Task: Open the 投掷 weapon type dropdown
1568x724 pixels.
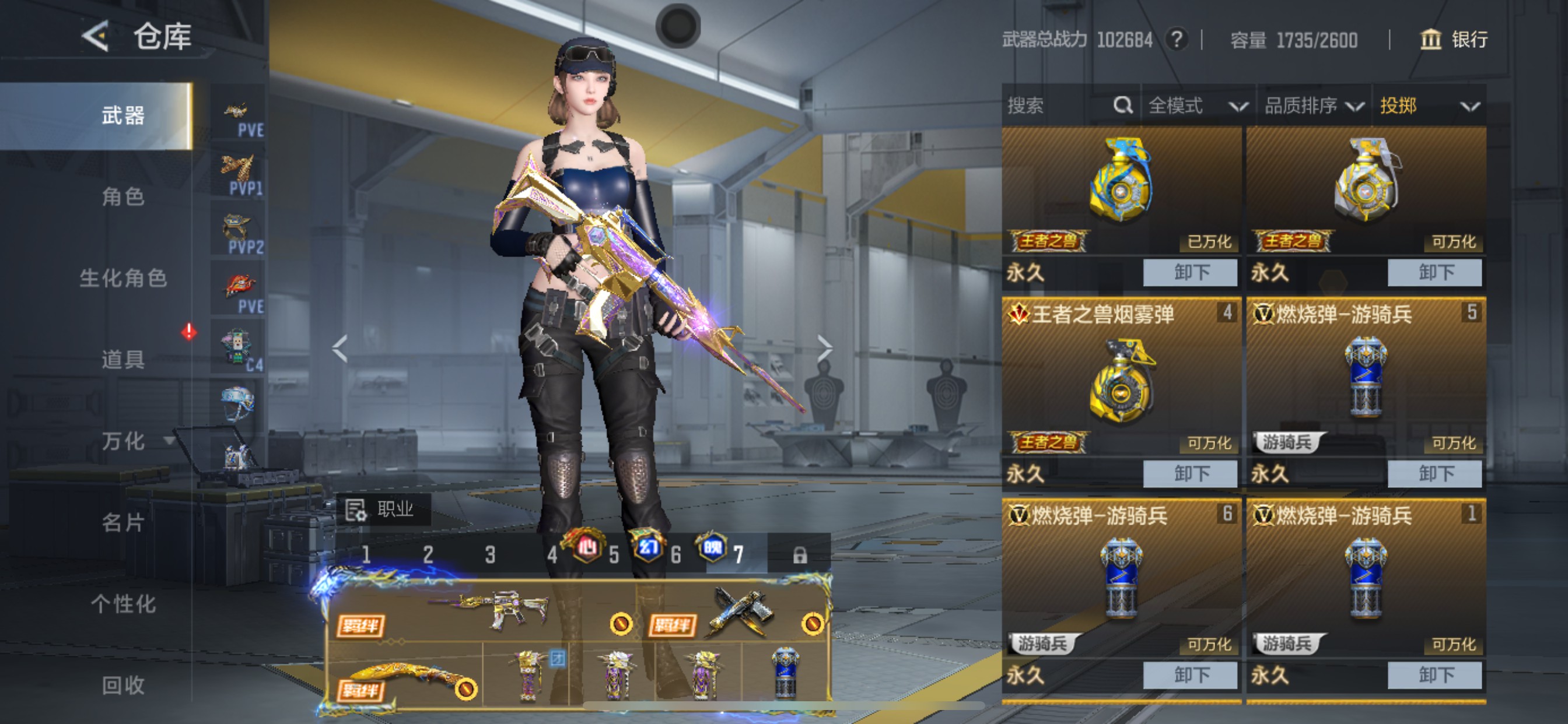Action: (1429, 106)
